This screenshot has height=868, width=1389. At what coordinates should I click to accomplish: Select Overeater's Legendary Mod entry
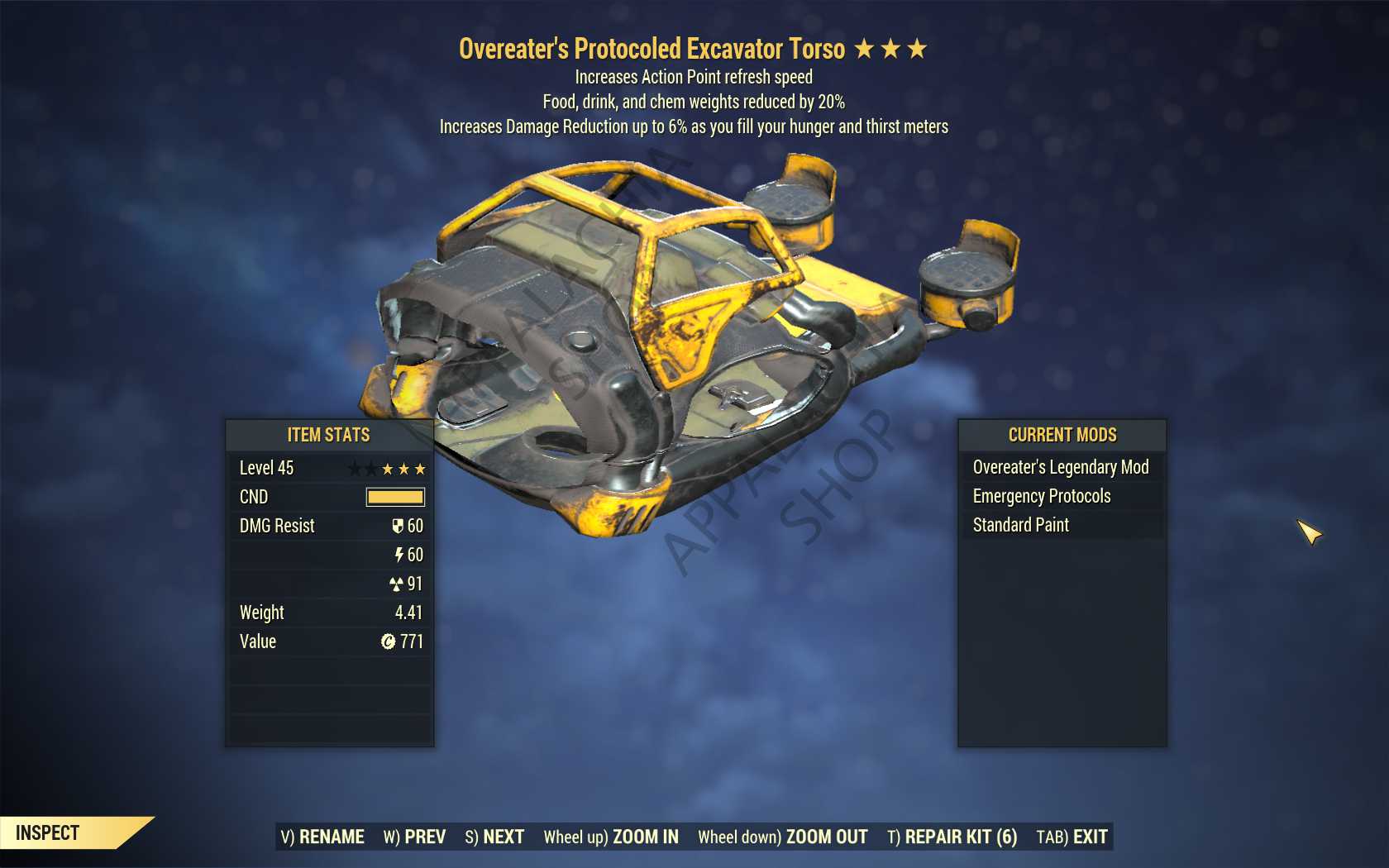[1061, 467]
